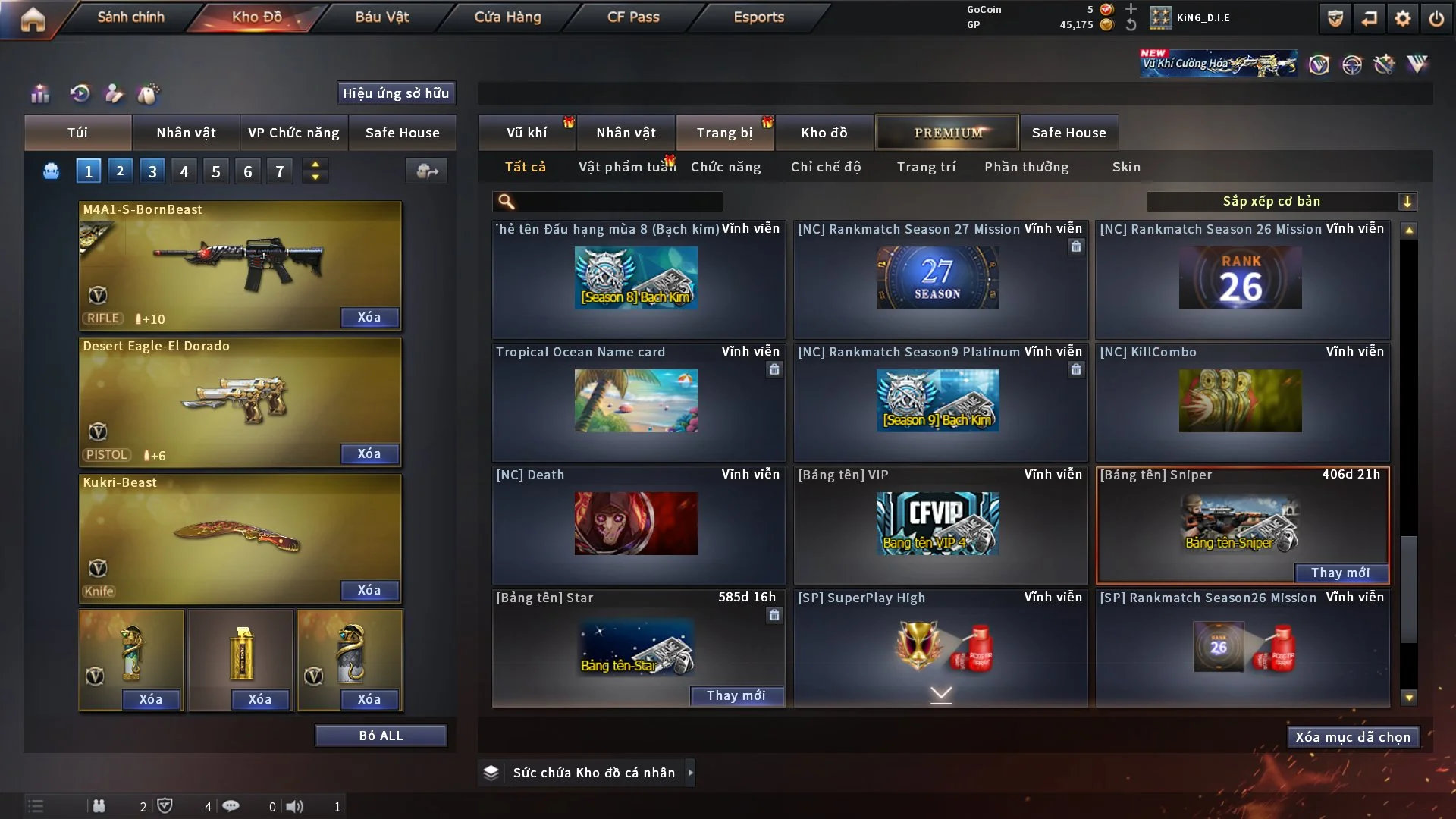Screen dimensions: 1456x819
Task: Open the Sắp xếp cơ bản sort dropdown
Action: click(x=1281, y=201)
